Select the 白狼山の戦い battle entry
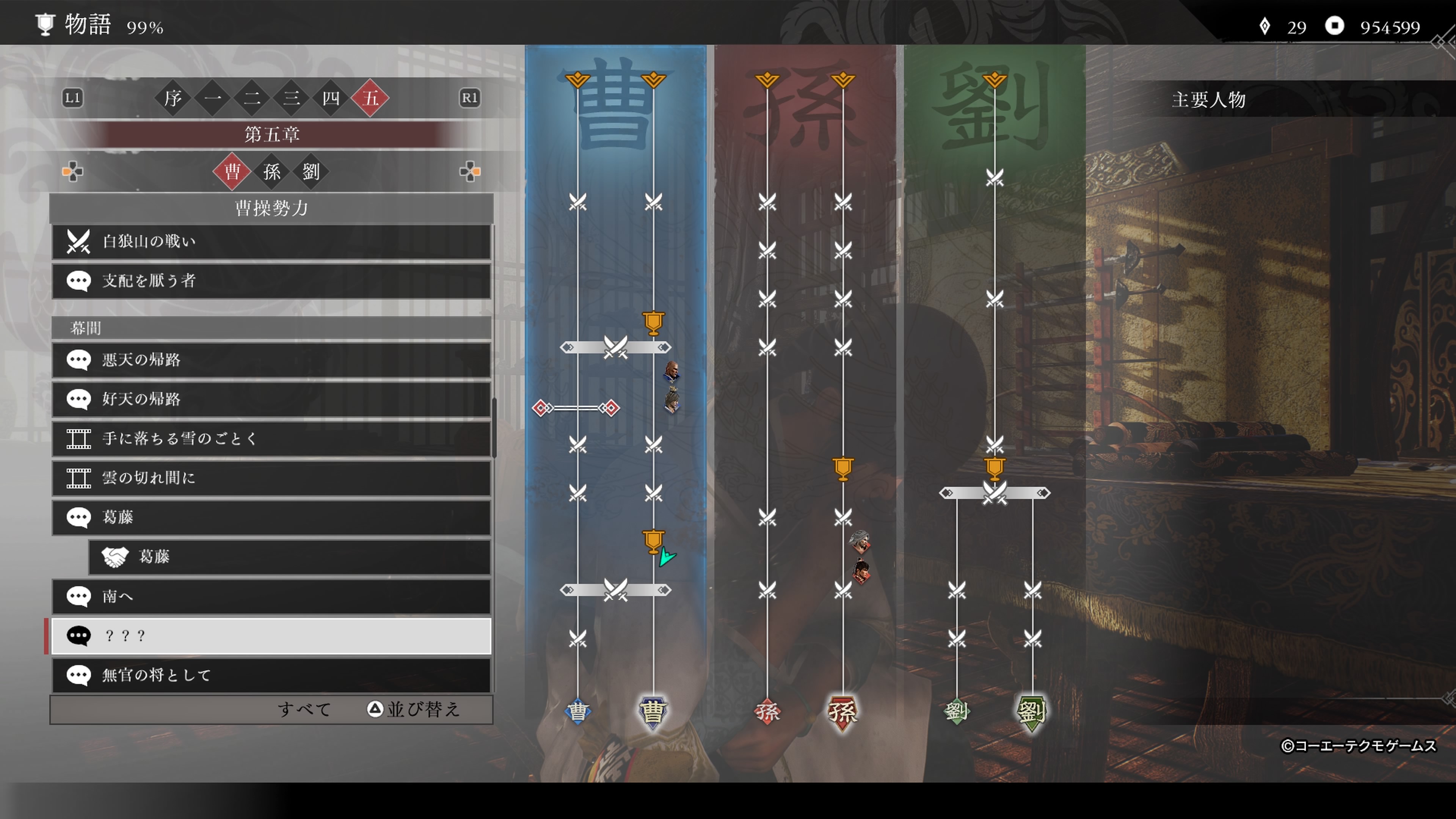 (x=271, y=242)
